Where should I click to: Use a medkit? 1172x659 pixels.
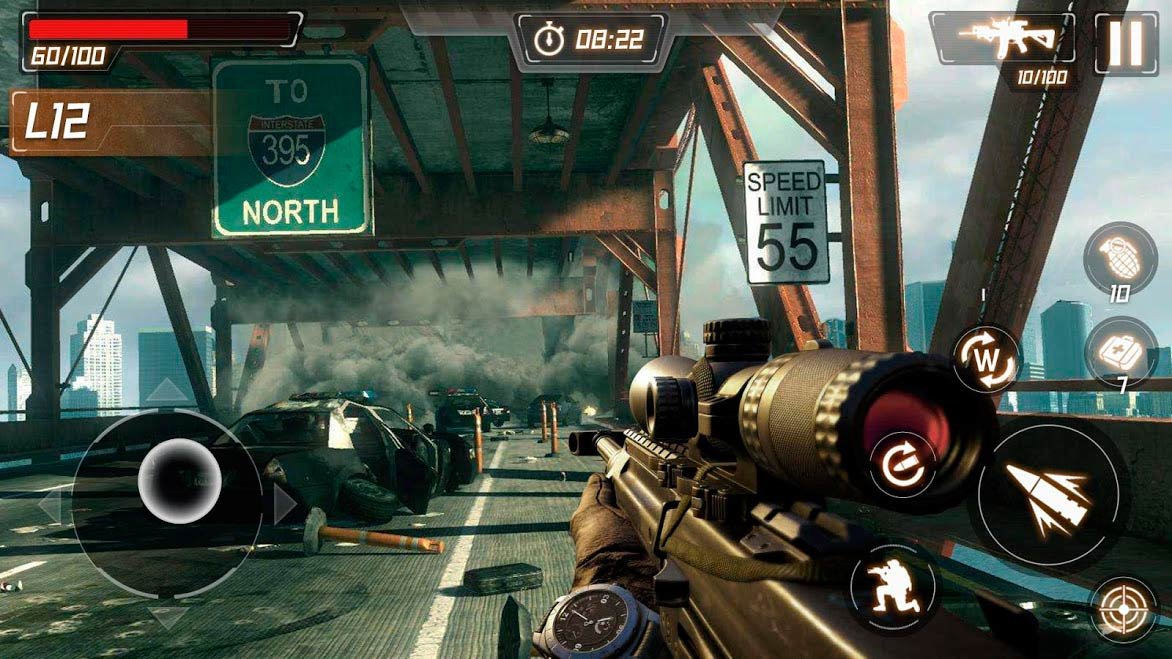point(1119,351)
